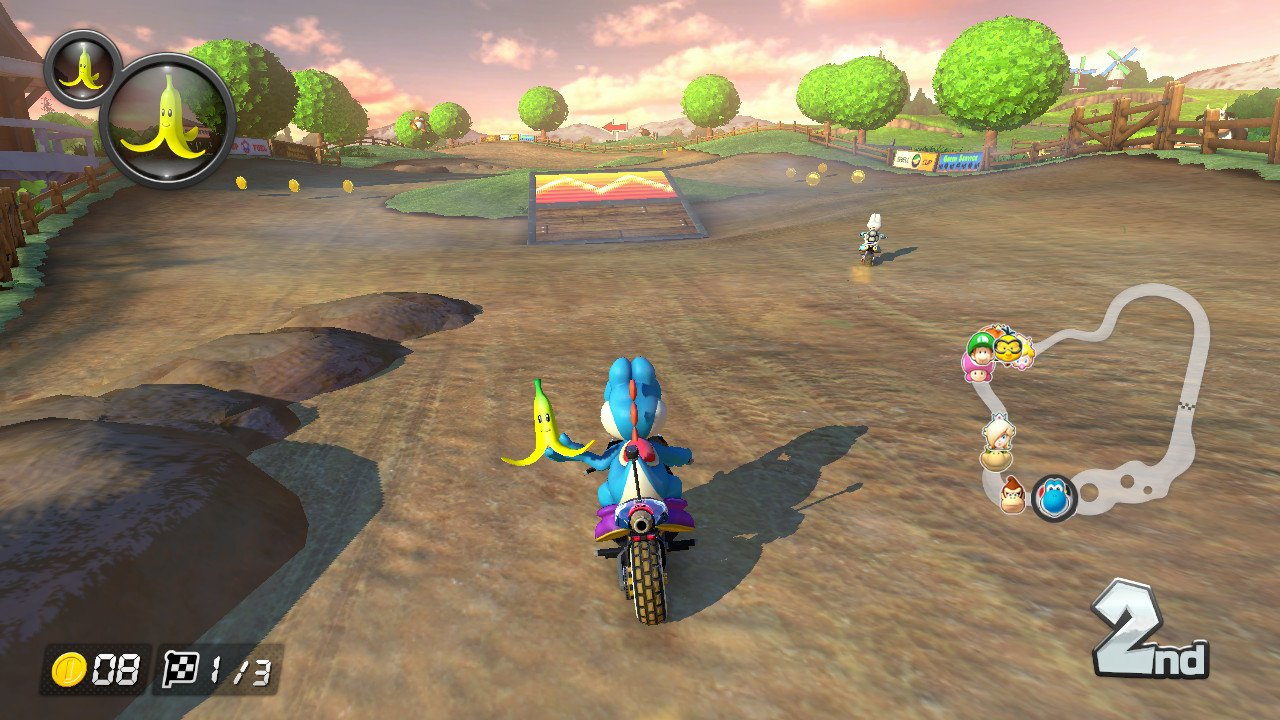Select the finish line marker on the minimap
Image resolution: width=1280 pixels, height=720 pixels.
[1187, 405]
